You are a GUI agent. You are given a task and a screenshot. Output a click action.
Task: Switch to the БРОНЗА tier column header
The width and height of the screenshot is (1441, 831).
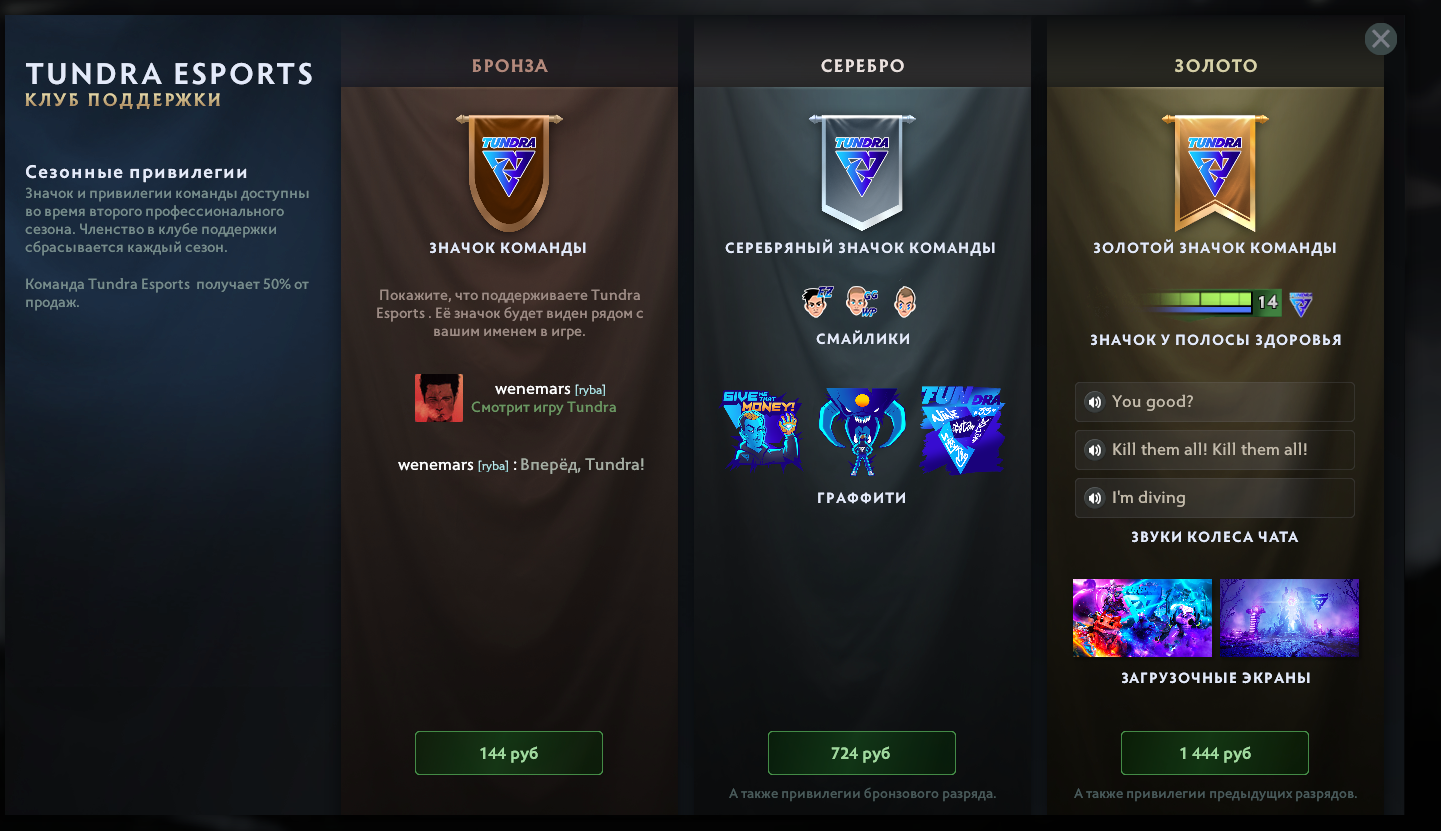(x=508, y=66)
